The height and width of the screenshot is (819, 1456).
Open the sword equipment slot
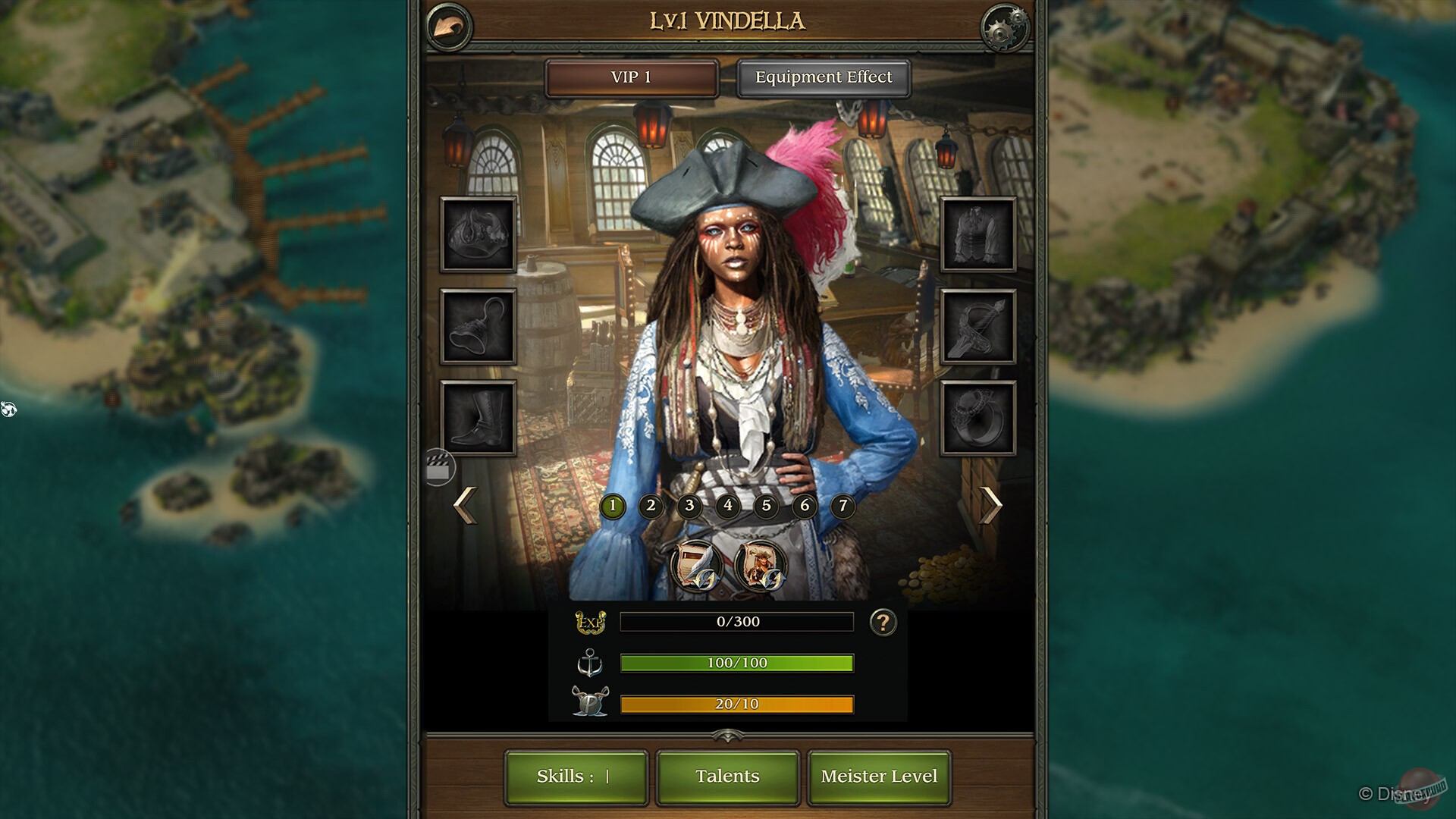(x=977, y=326)
